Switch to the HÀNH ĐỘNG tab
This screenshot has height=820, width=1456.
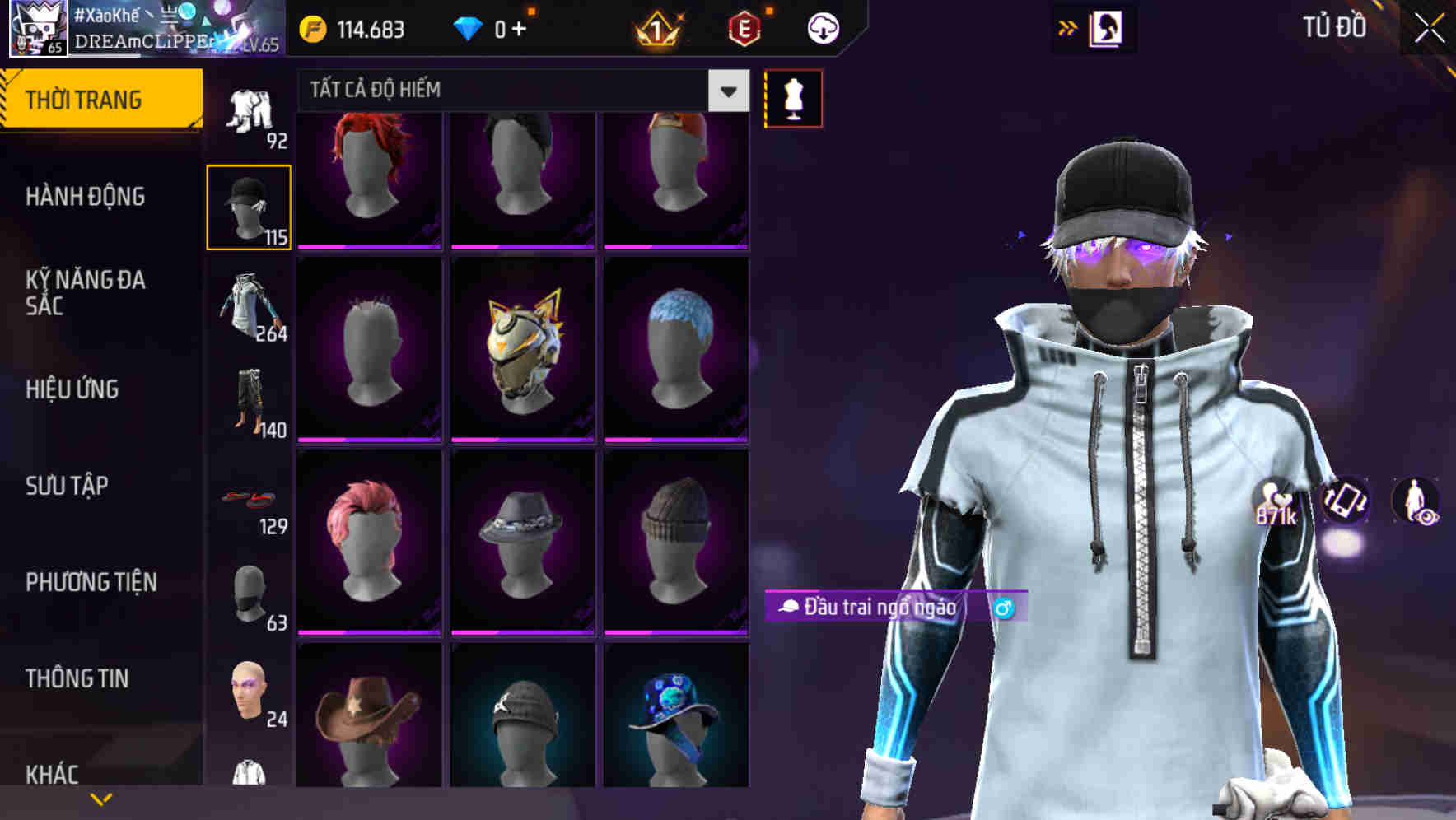(86, 197)
